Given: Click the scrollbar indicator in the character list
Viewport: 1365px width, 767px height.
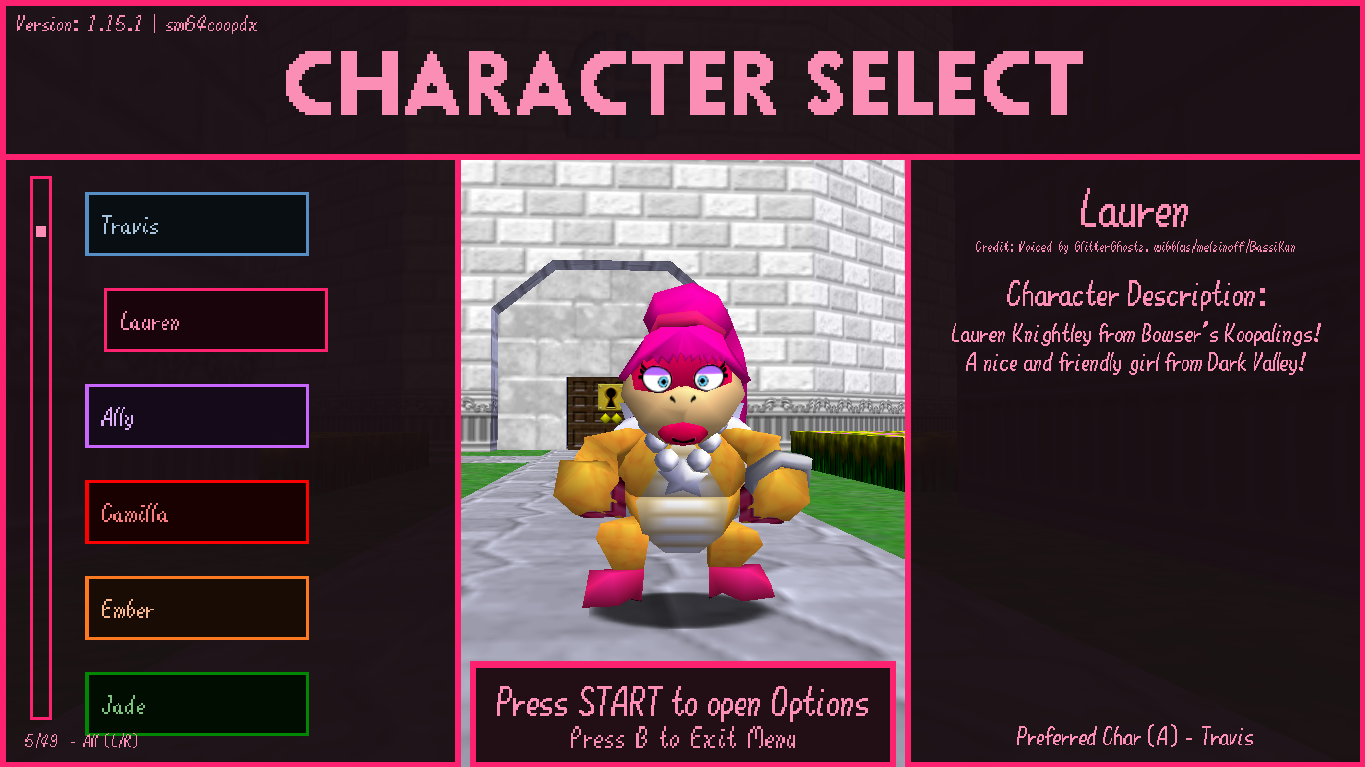Looking at the screenshot, I should pyautogui.click(x=40, y=230).
